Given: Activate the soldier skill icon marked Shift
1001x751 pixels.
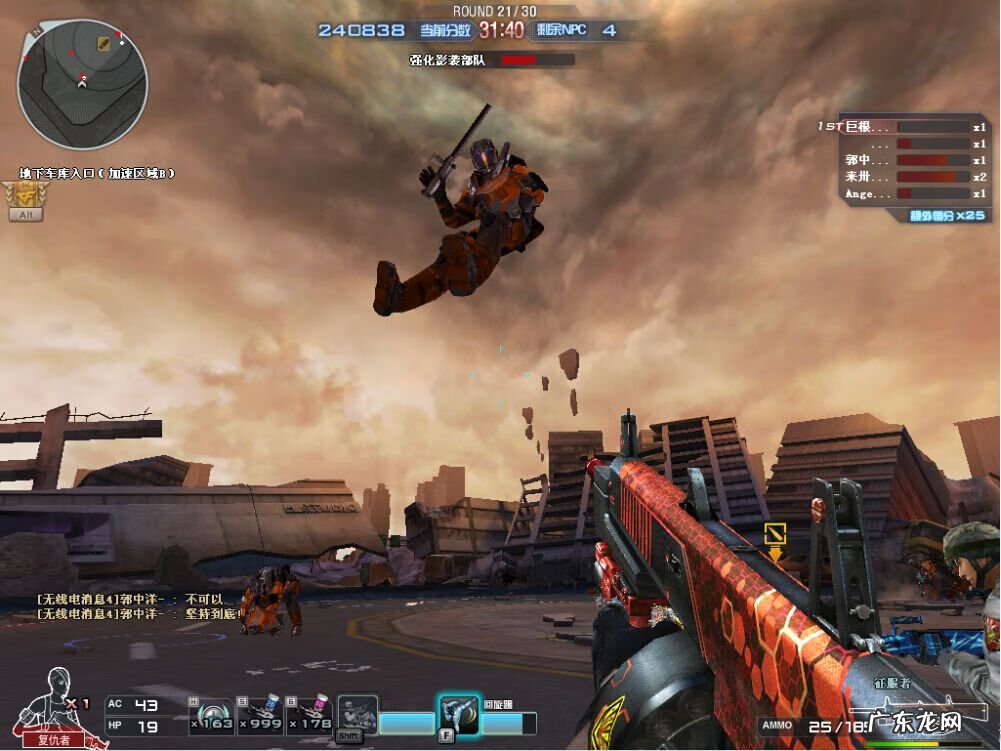Looking at the screenshot, I should click(356, 716).
